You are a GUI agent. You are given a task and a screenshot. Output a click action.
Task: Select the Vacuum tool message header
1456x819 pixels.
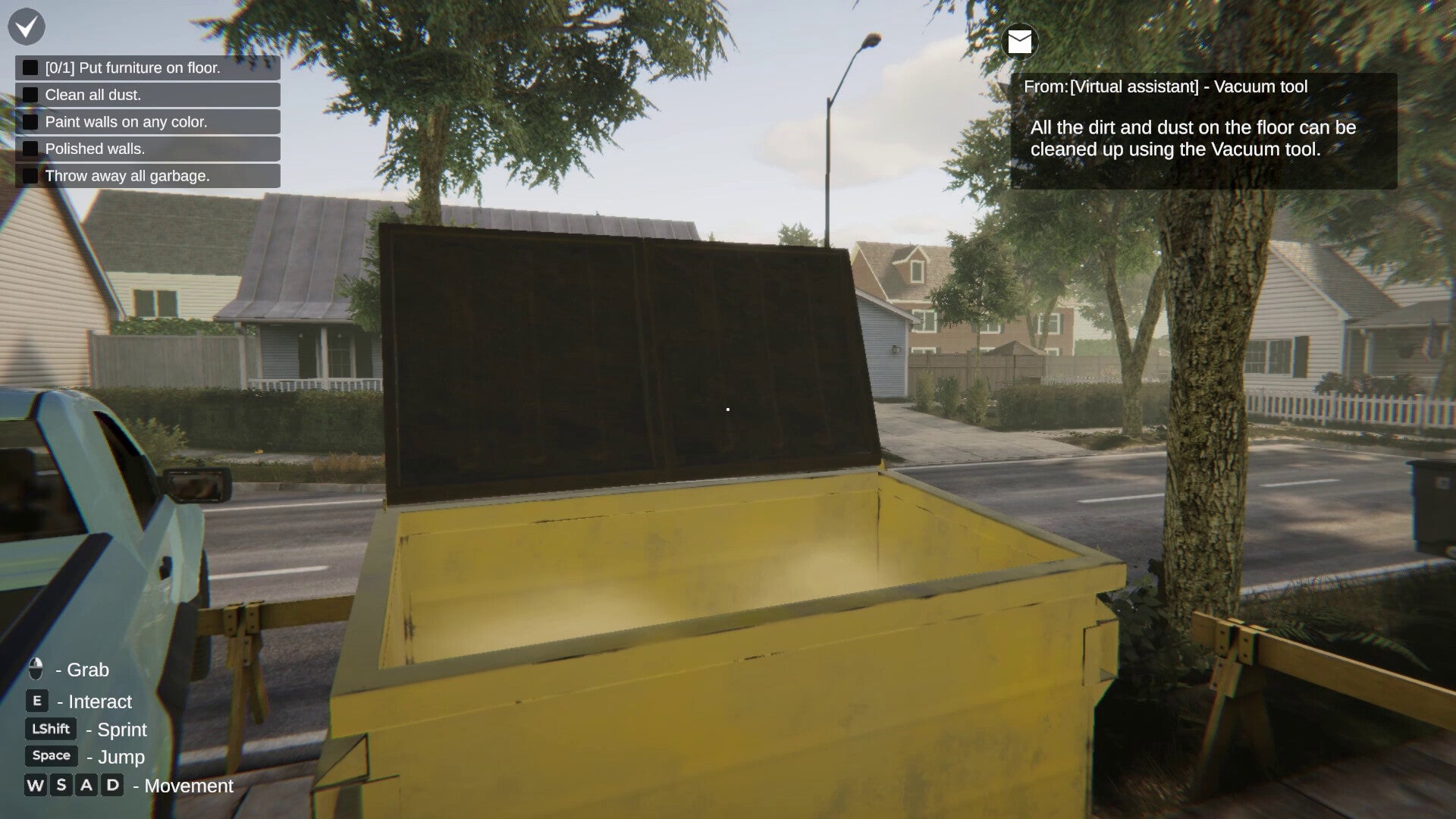click(1168, 86)
